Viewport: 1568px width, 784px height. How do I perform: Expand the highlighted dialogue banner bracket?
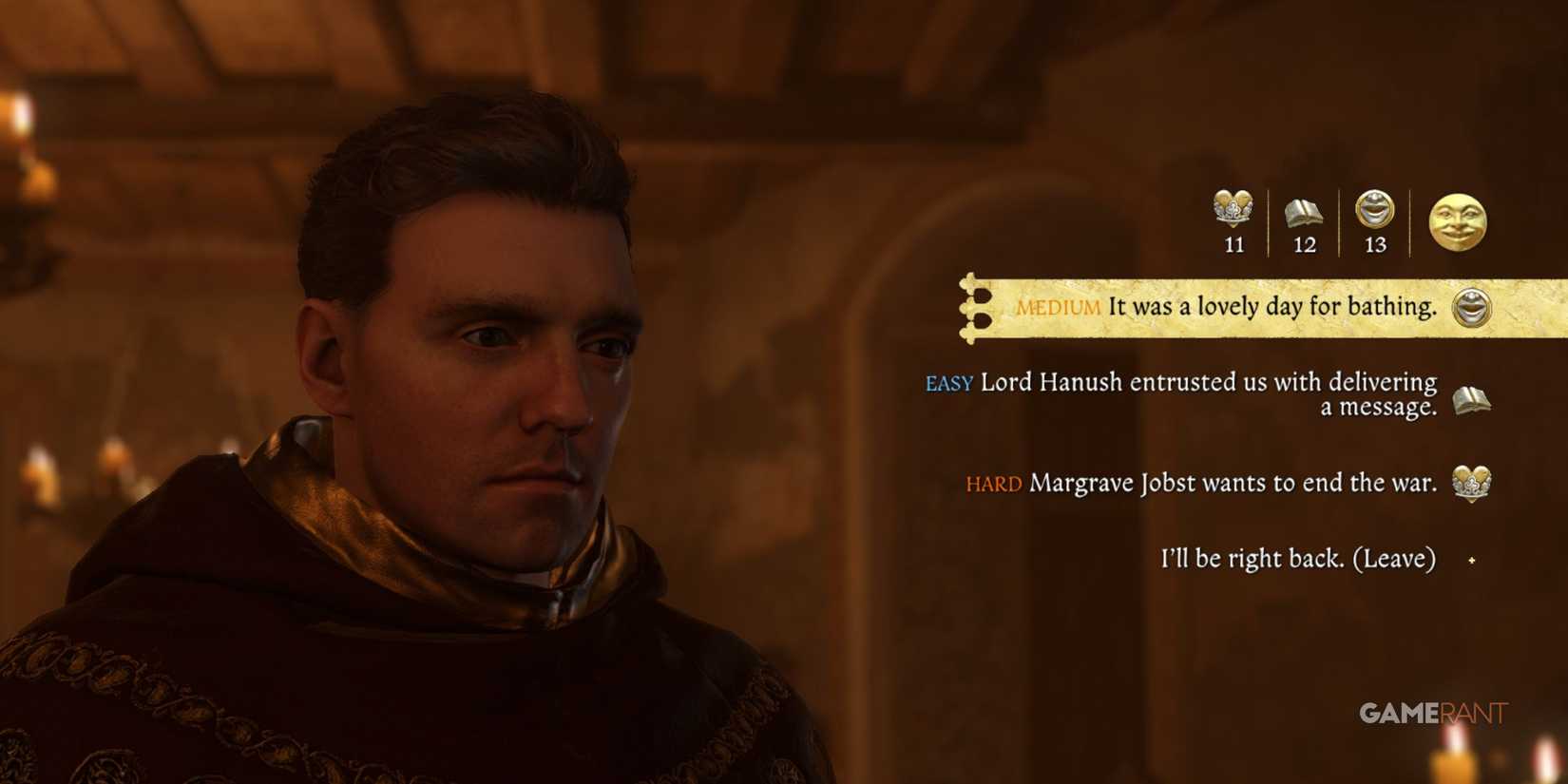pyautogui.click(x=971, y=306)
